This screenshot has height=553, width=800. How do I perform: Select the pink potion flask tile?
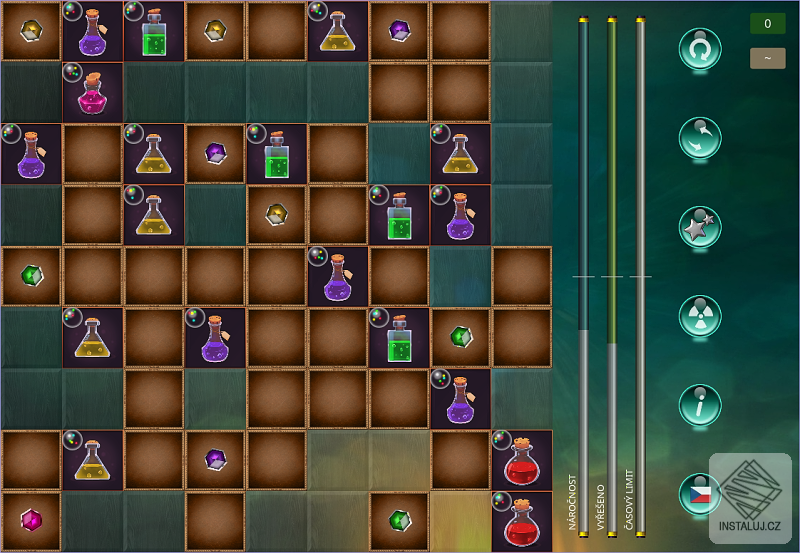click(93, 92)
